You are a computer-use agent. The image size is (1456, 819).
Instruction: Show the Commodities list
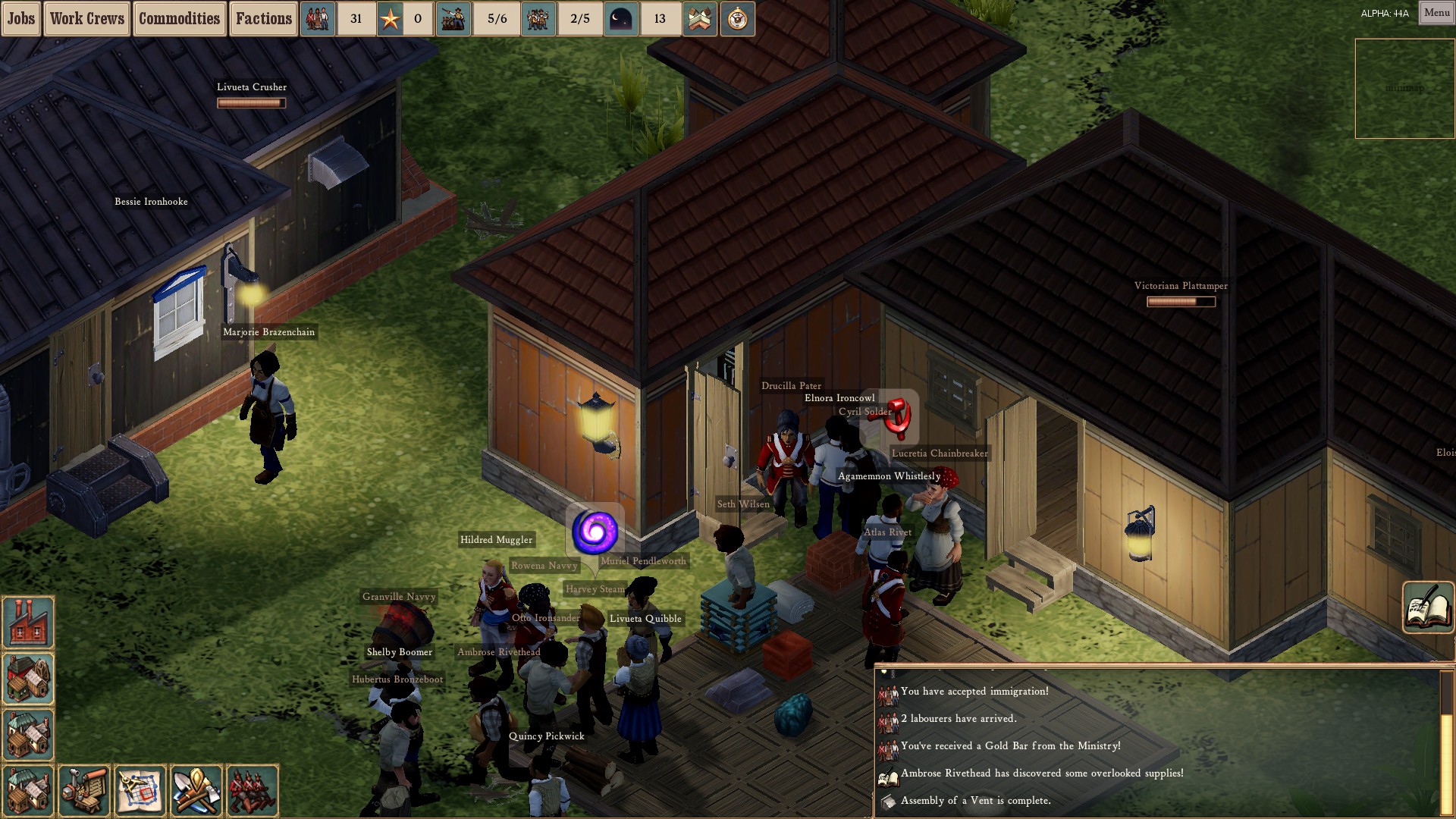click(179, 19)
